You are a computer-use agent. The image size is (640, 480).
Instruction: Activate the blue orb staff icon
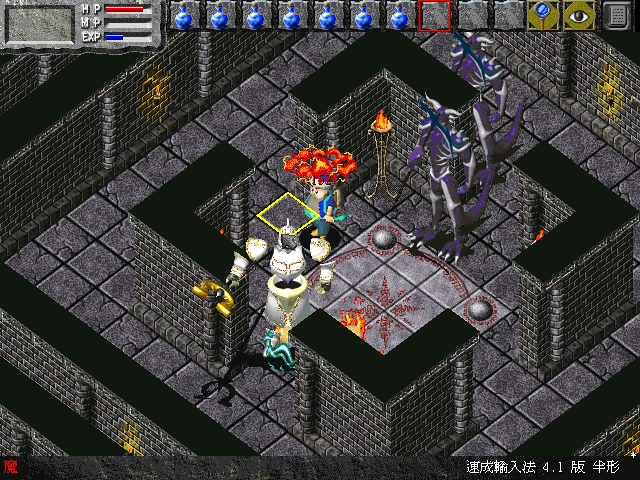543,16
